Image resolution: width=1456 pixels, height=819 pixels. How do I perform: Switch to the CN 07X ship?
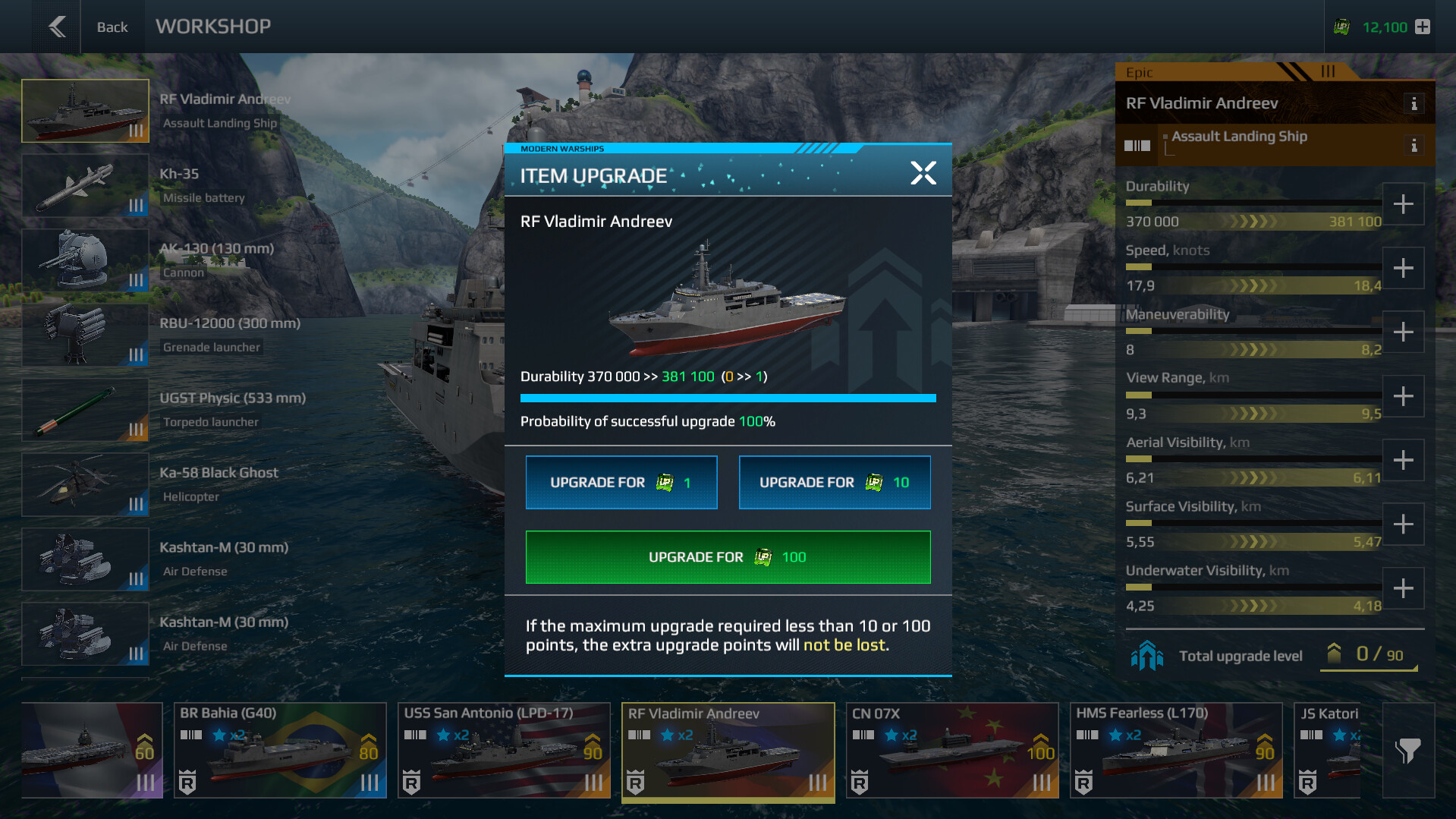tap(951, 750)
